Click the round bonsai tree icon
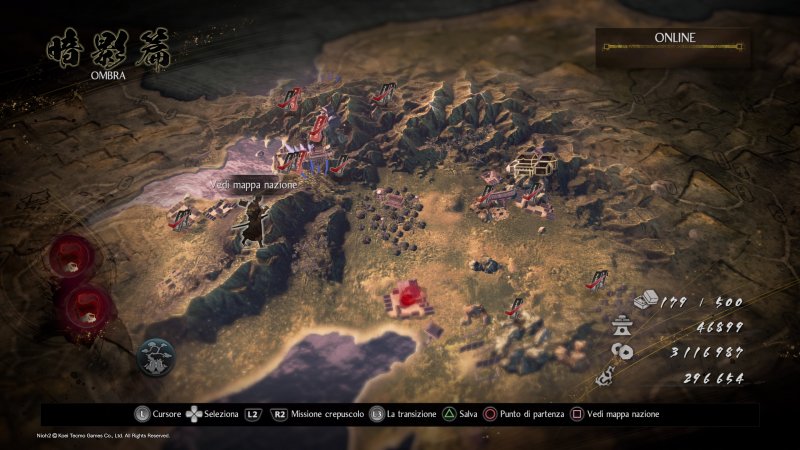The height and width of the screenshot is (450, 800). tap(158, 353)
